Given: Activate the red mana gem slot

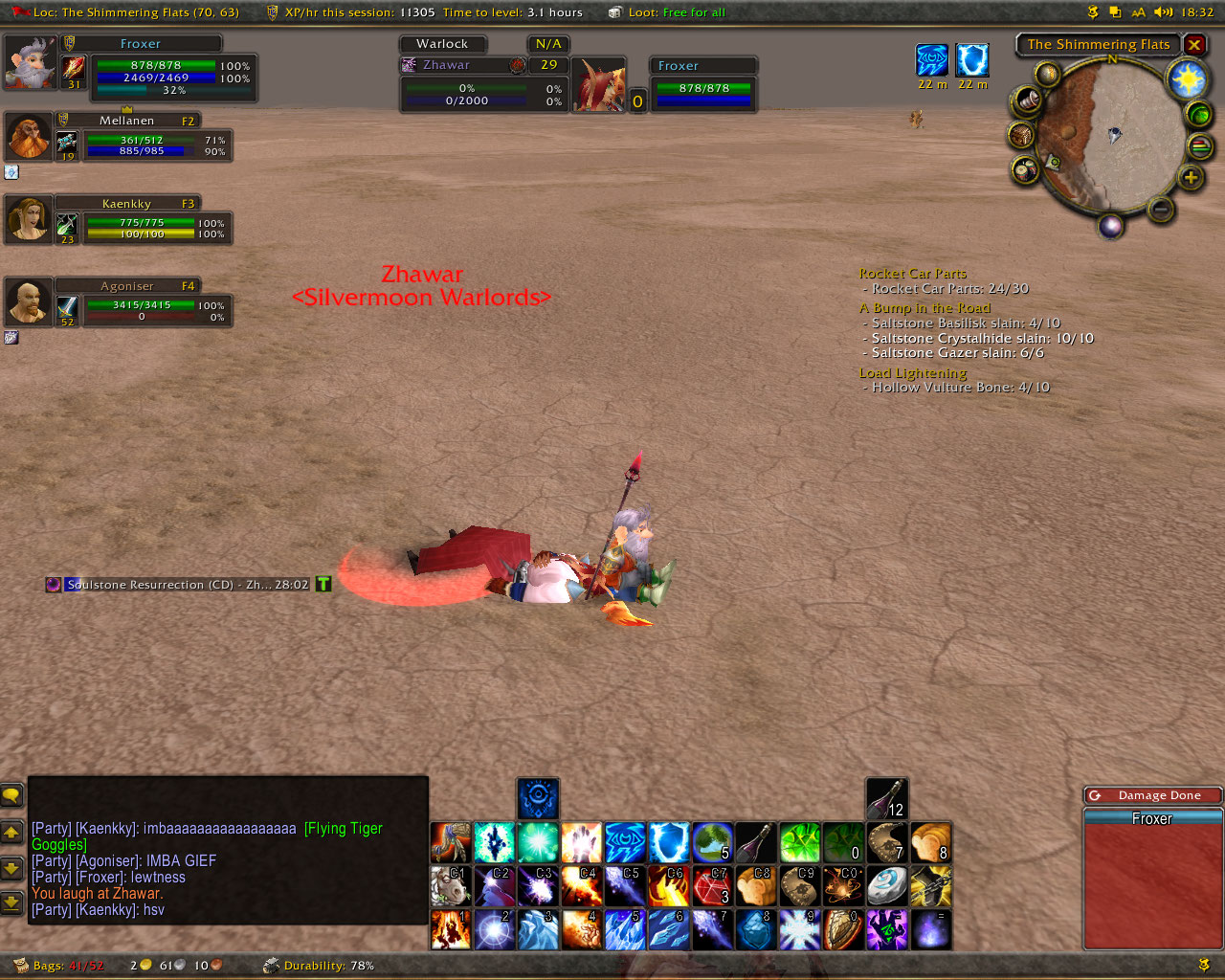Looking at the screenshot, I should [x=712, y=886].
